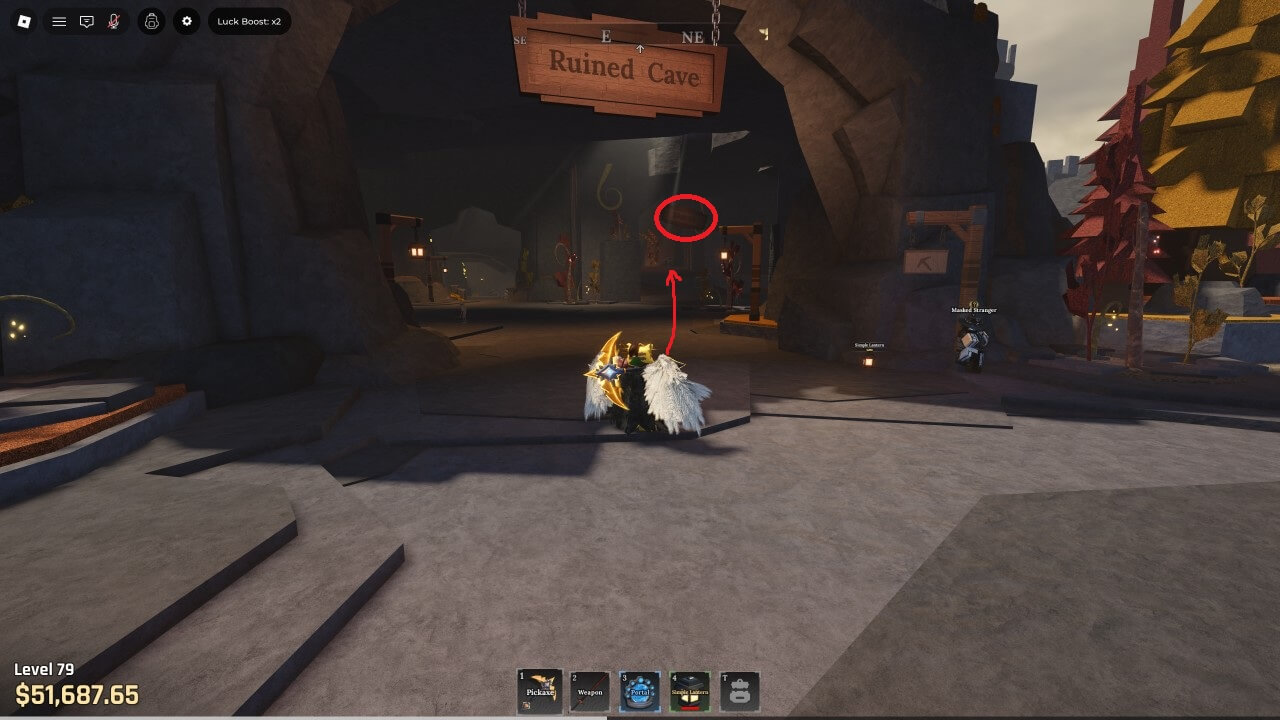Click the Luck Boost x2 indicator
The image size is (1280, 720).
coord(249,21)
